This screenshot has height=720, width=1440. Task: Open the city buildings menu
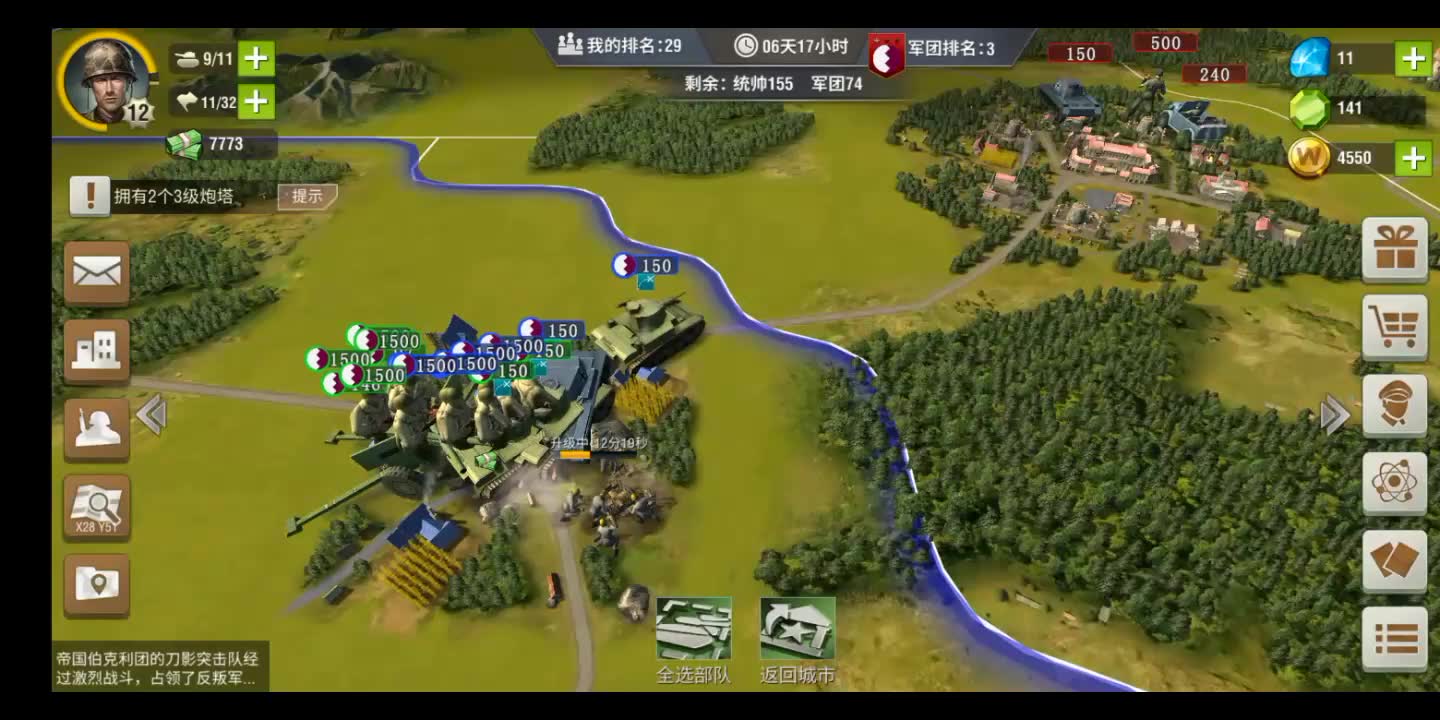[x=97, y=351]
